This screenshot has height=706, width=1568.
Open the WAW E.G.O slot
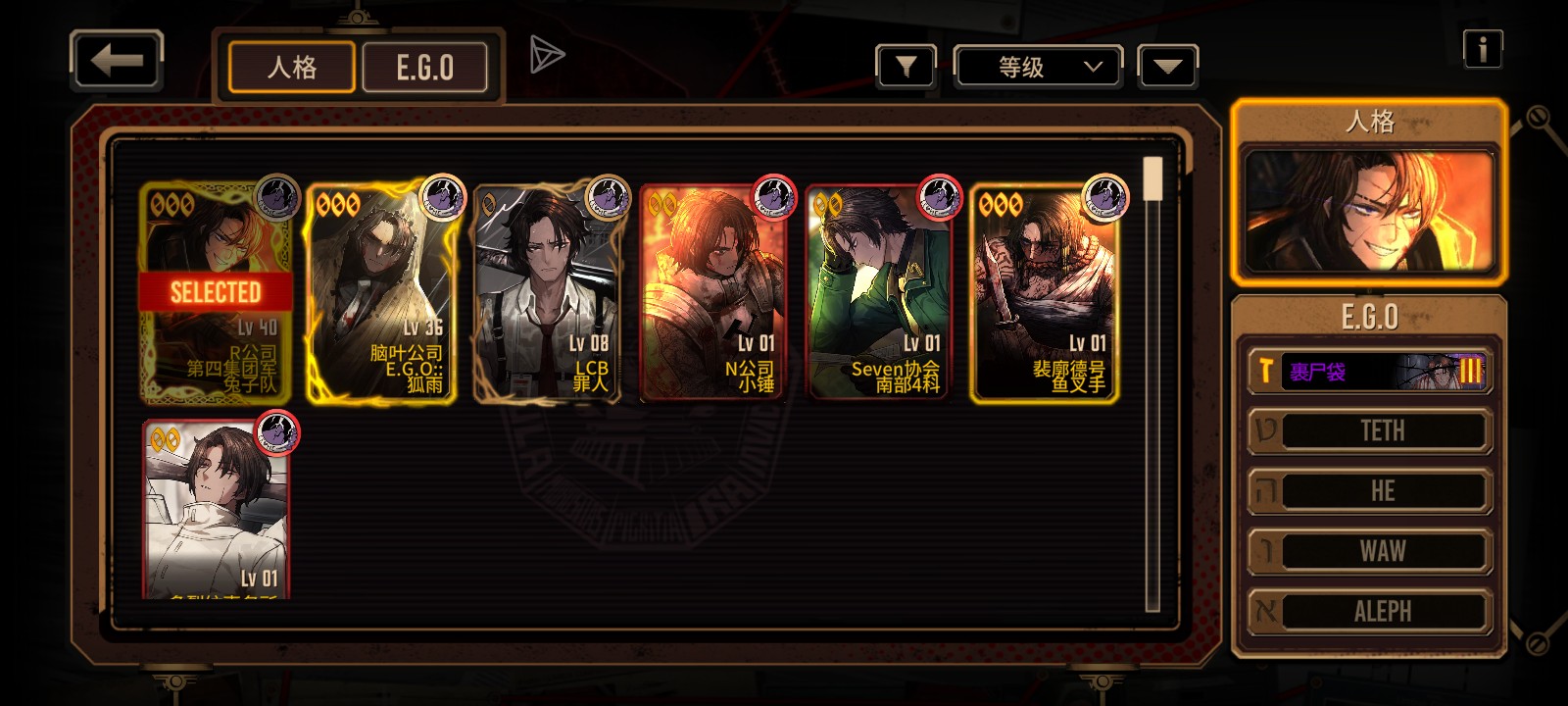[x=1369, y=551]
